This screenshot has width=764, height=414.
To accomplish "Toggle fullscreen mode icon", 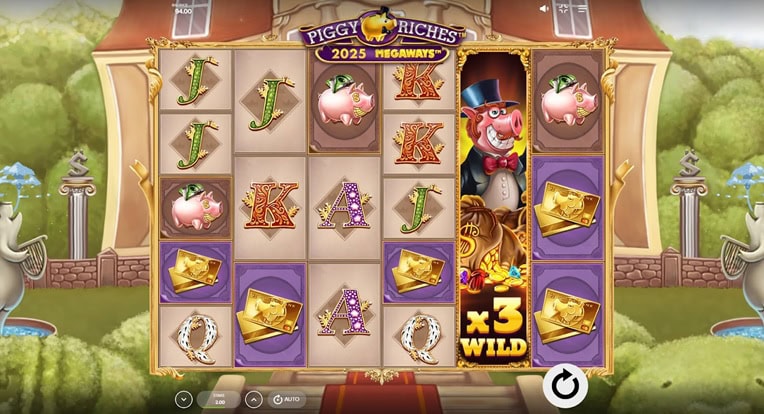I will (x=563, y=8).
